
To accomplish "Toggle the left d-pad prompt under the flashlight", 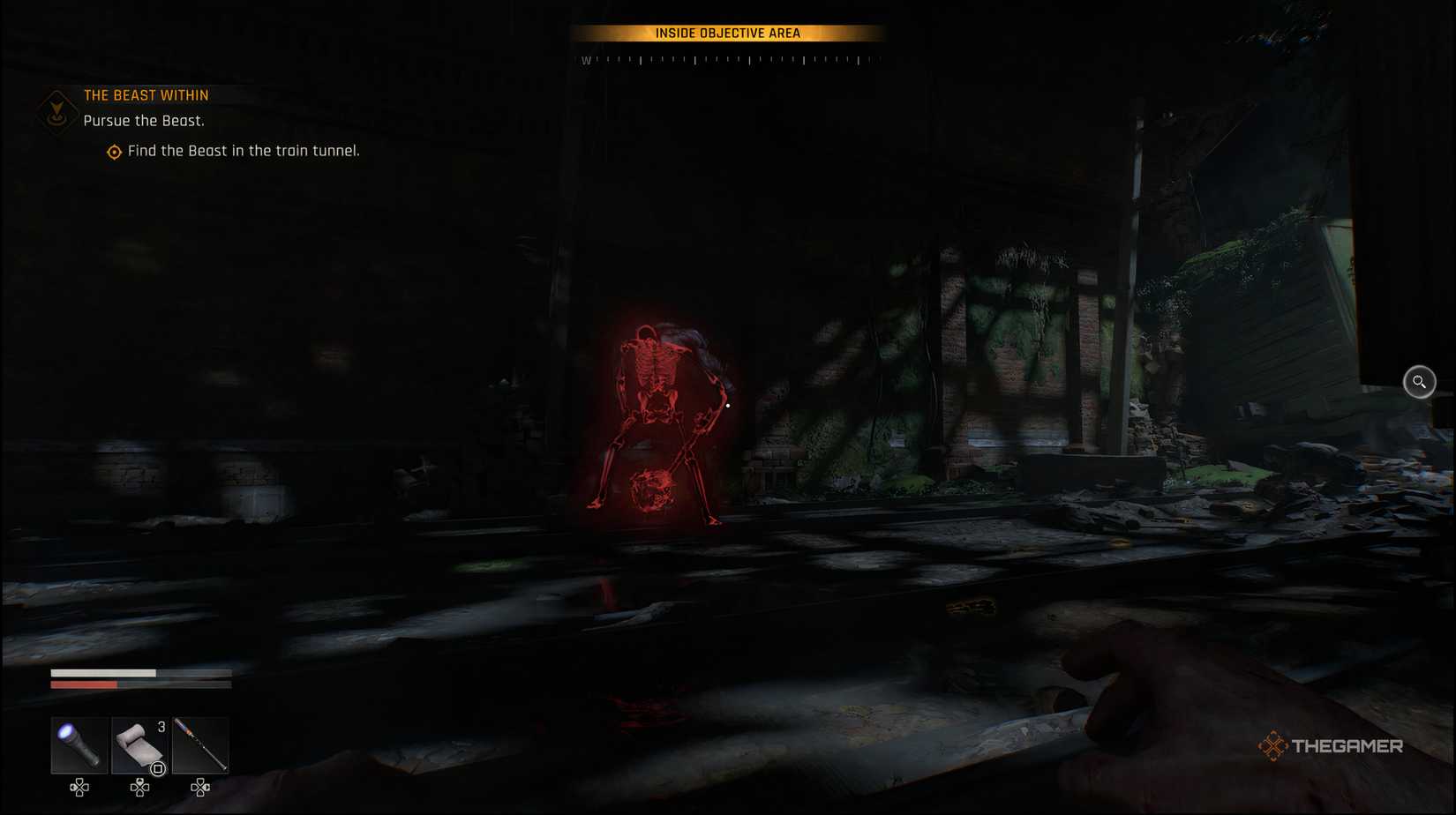I will tap(78, 788).
